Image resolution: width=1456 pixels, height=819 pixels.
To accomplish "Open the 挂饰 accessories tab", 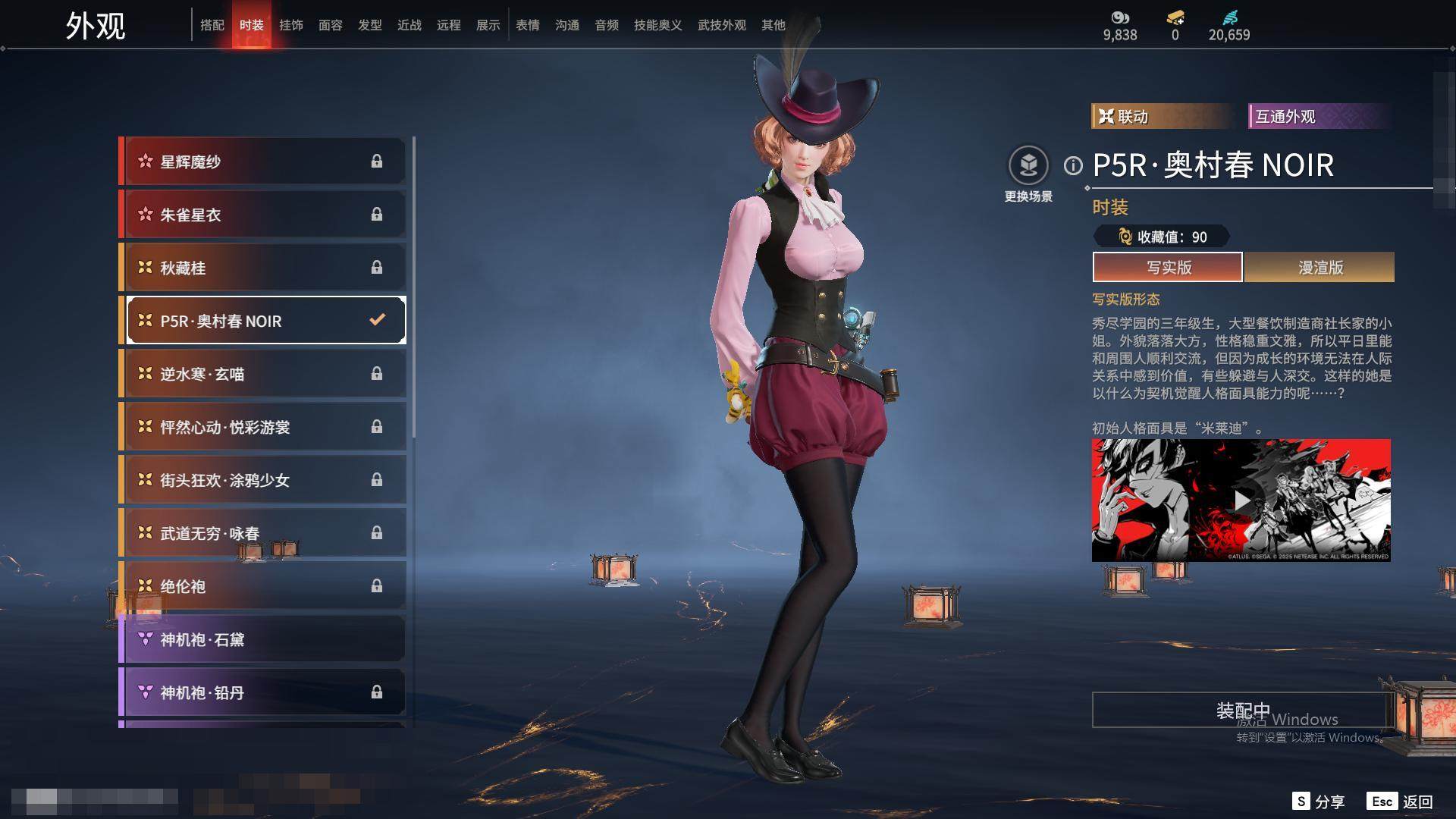I will 291,25.
